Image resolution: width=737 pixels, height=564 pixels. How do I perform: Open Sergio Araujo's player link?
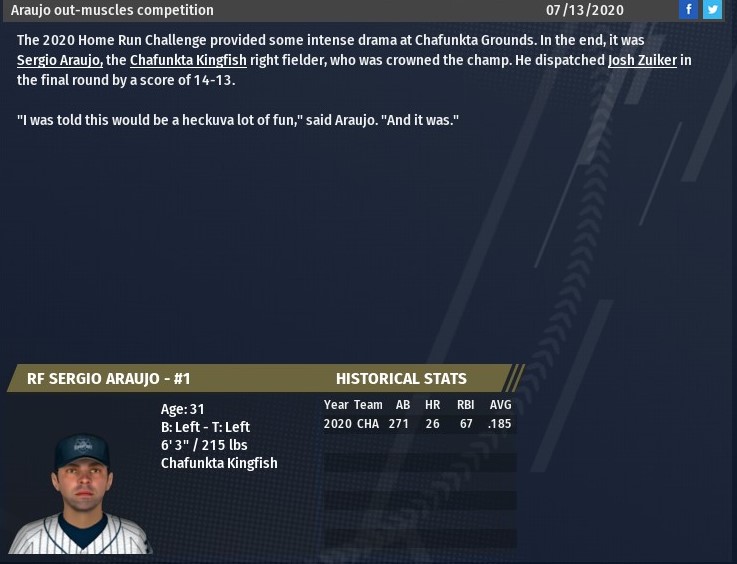59,60
